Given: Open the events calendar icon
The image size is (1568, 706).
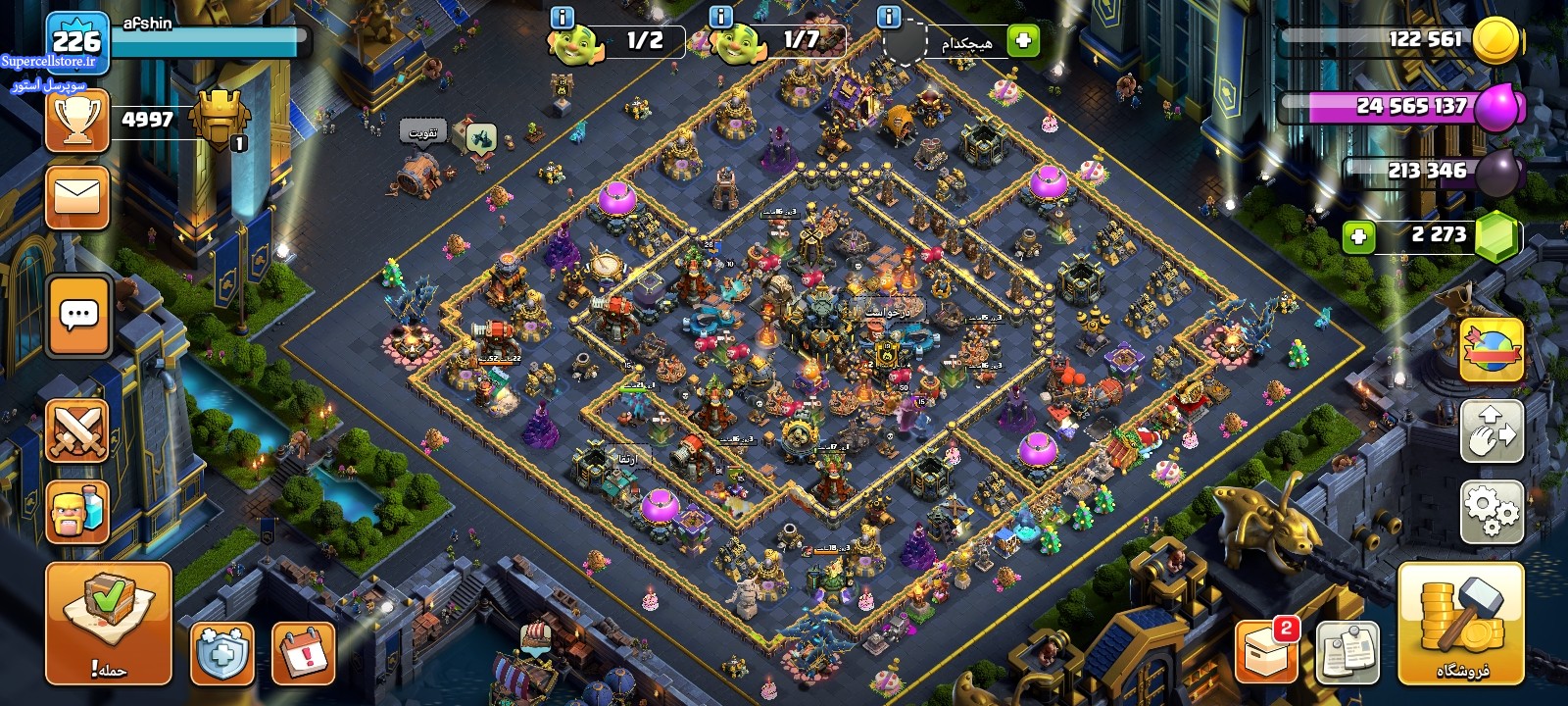Looking at the screenshot, I should (304, 651).
